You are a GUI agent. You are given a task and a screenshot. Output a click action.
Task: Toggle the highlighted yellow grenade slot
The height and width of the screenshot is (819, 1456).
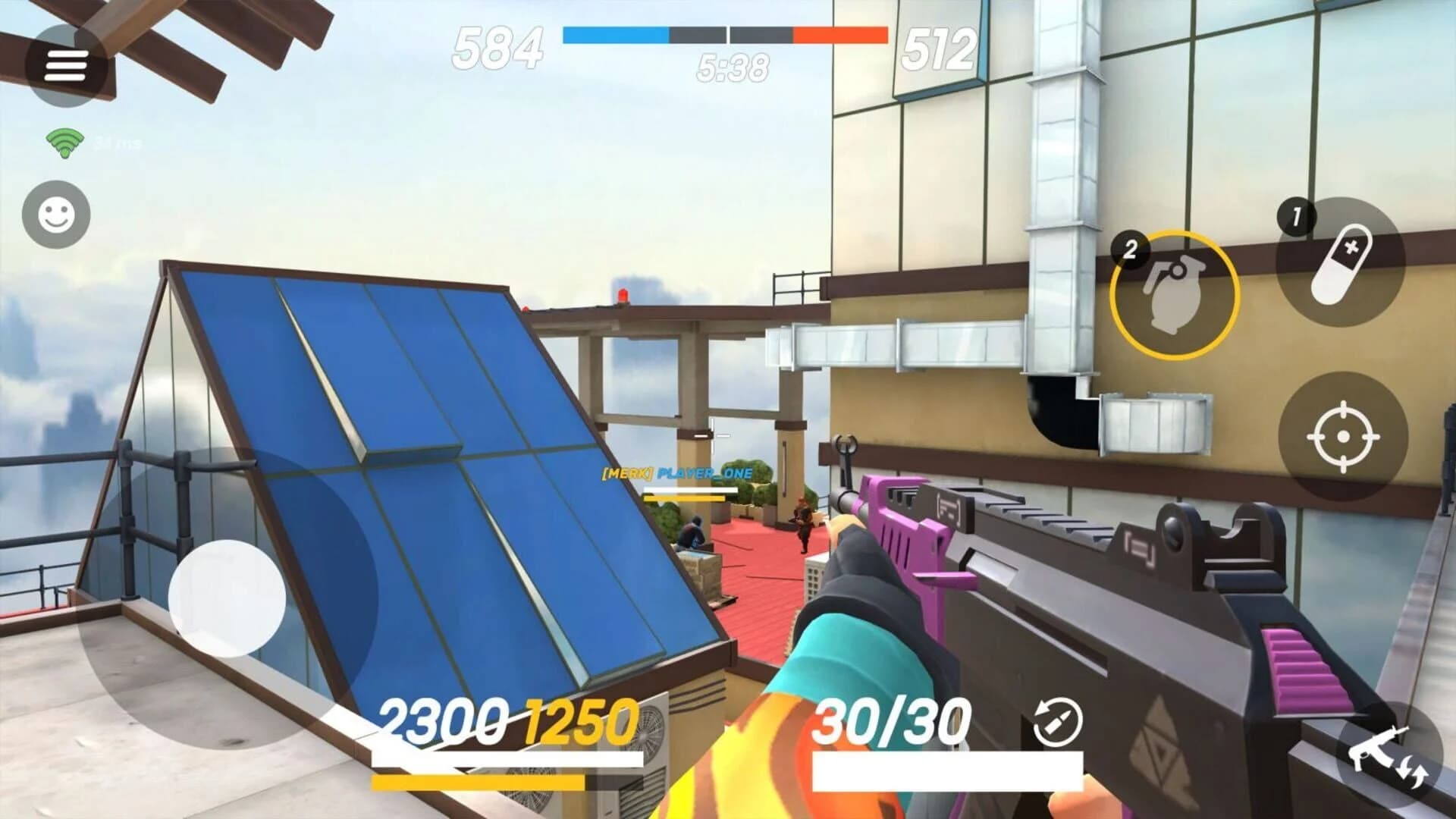[x=1172, y=295]
